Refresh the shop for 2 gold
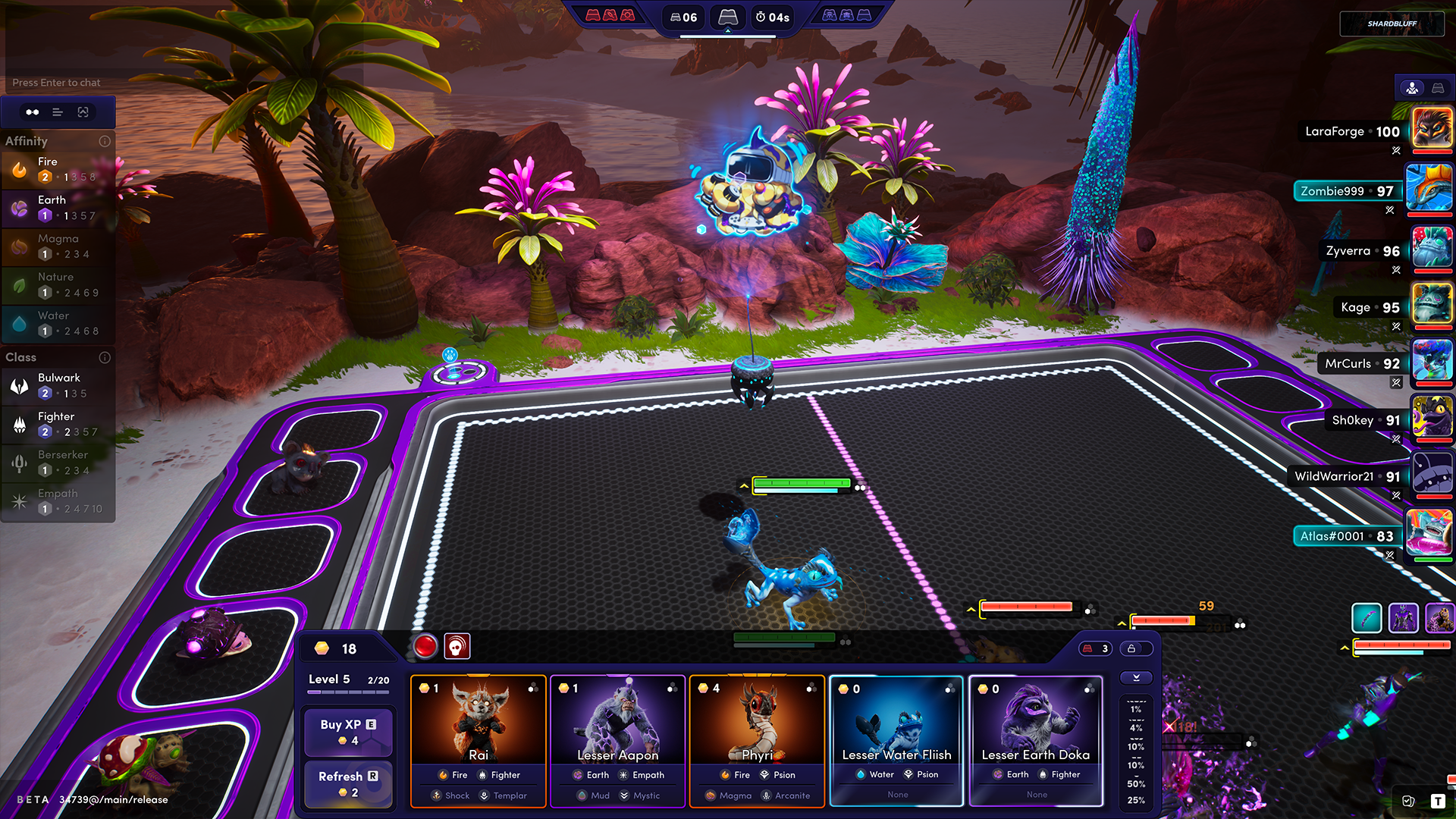The width and height of the screenshot is (1456, 819). click(348, 783)
